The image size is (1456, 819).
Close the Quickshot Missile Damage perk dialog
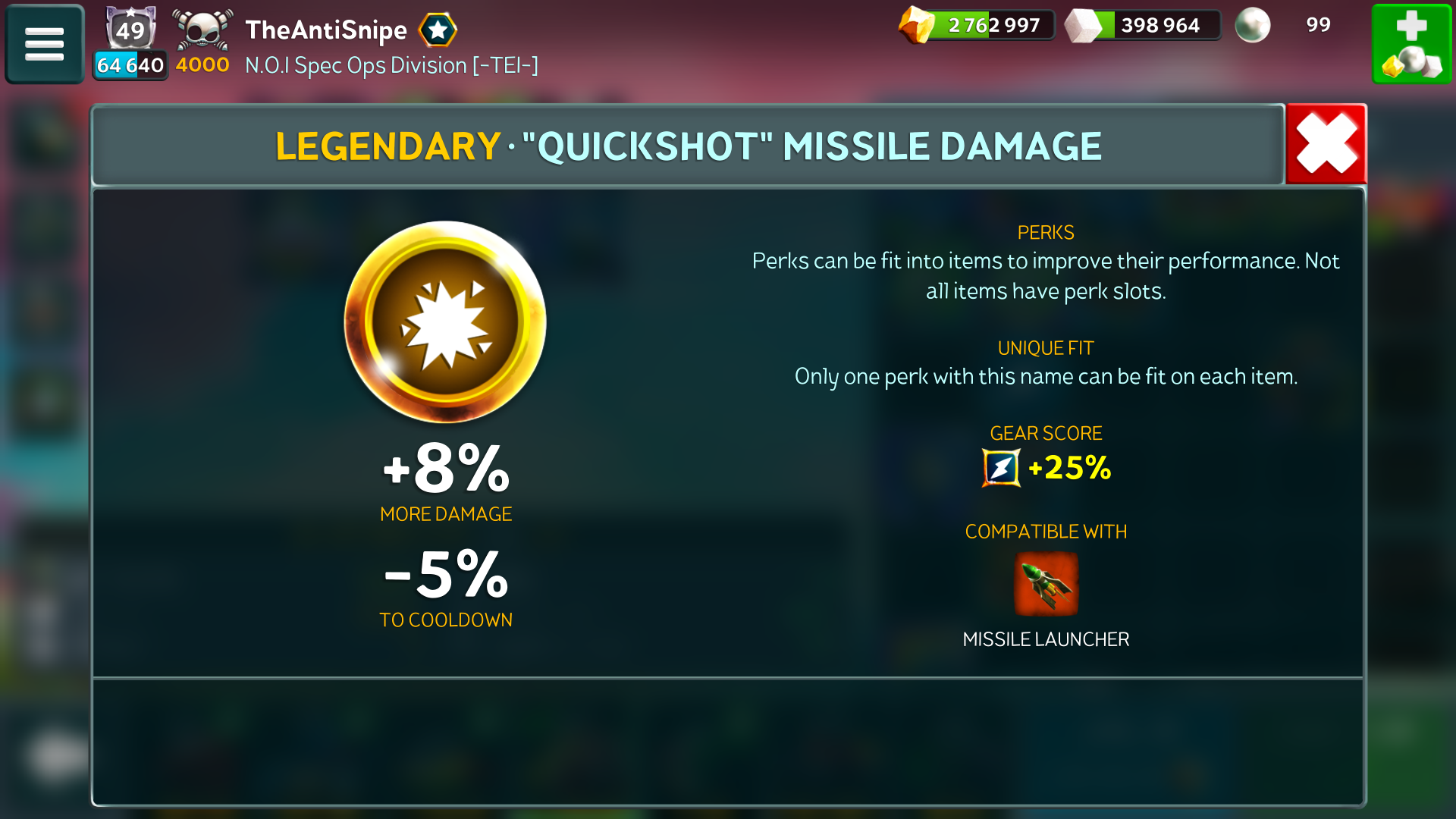1326,144
